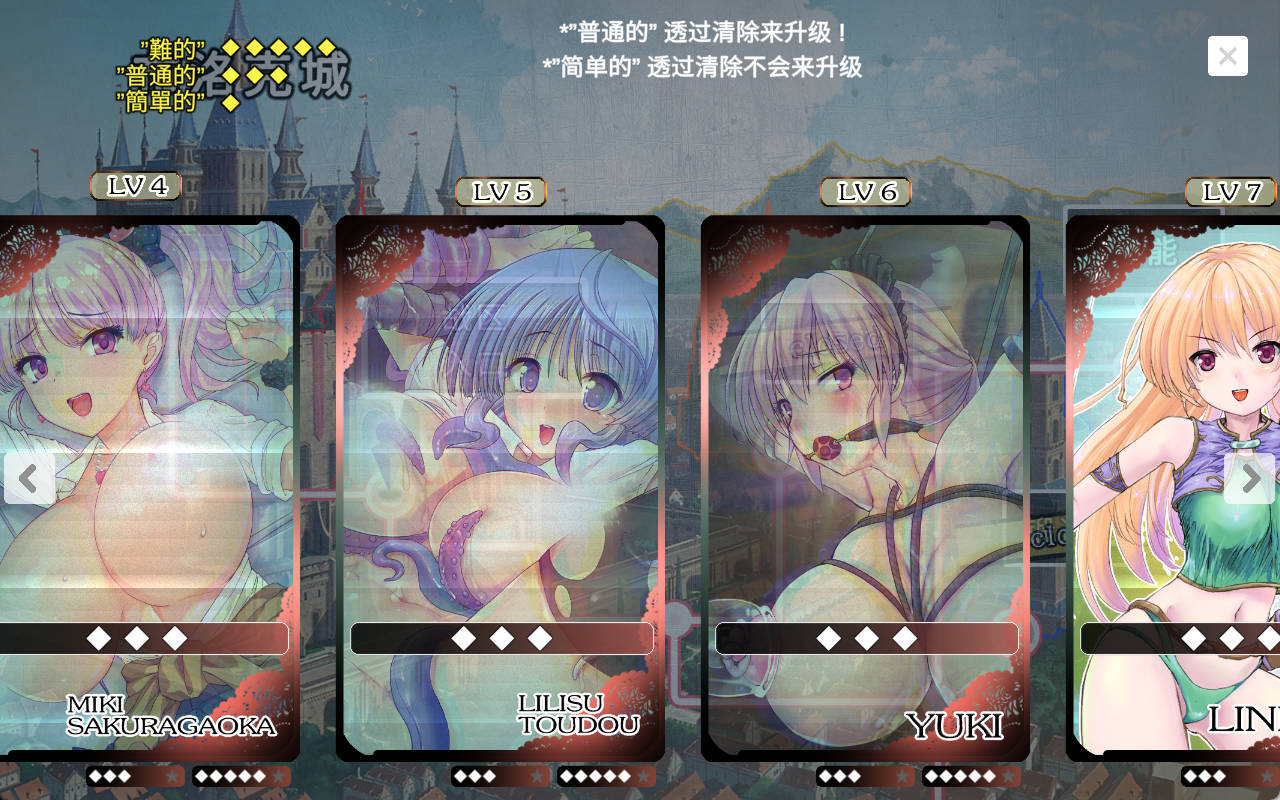Toggle the second diamond on YUKI's difficulty bar

point(865,638)
